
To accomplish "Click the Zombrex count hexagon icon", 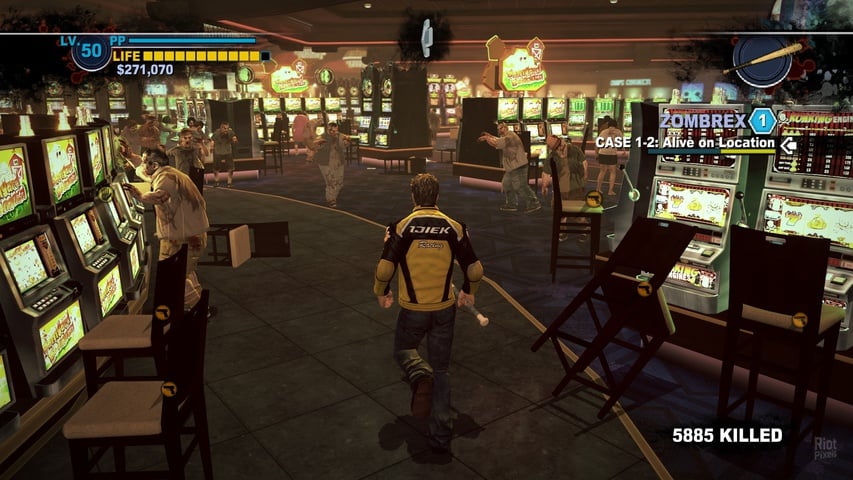I will pos(762,121).
